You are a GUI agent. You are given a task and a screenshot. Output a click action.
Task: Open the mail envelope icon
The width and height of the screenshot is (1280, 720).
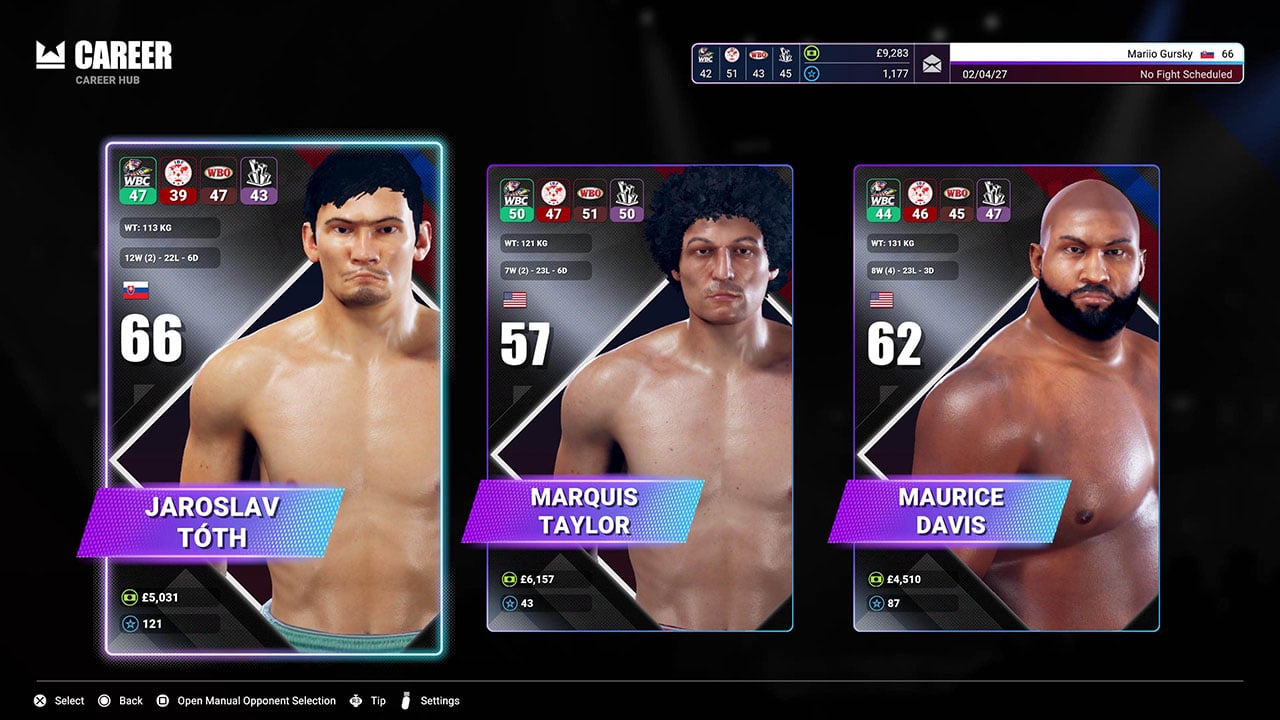point(932,64)
